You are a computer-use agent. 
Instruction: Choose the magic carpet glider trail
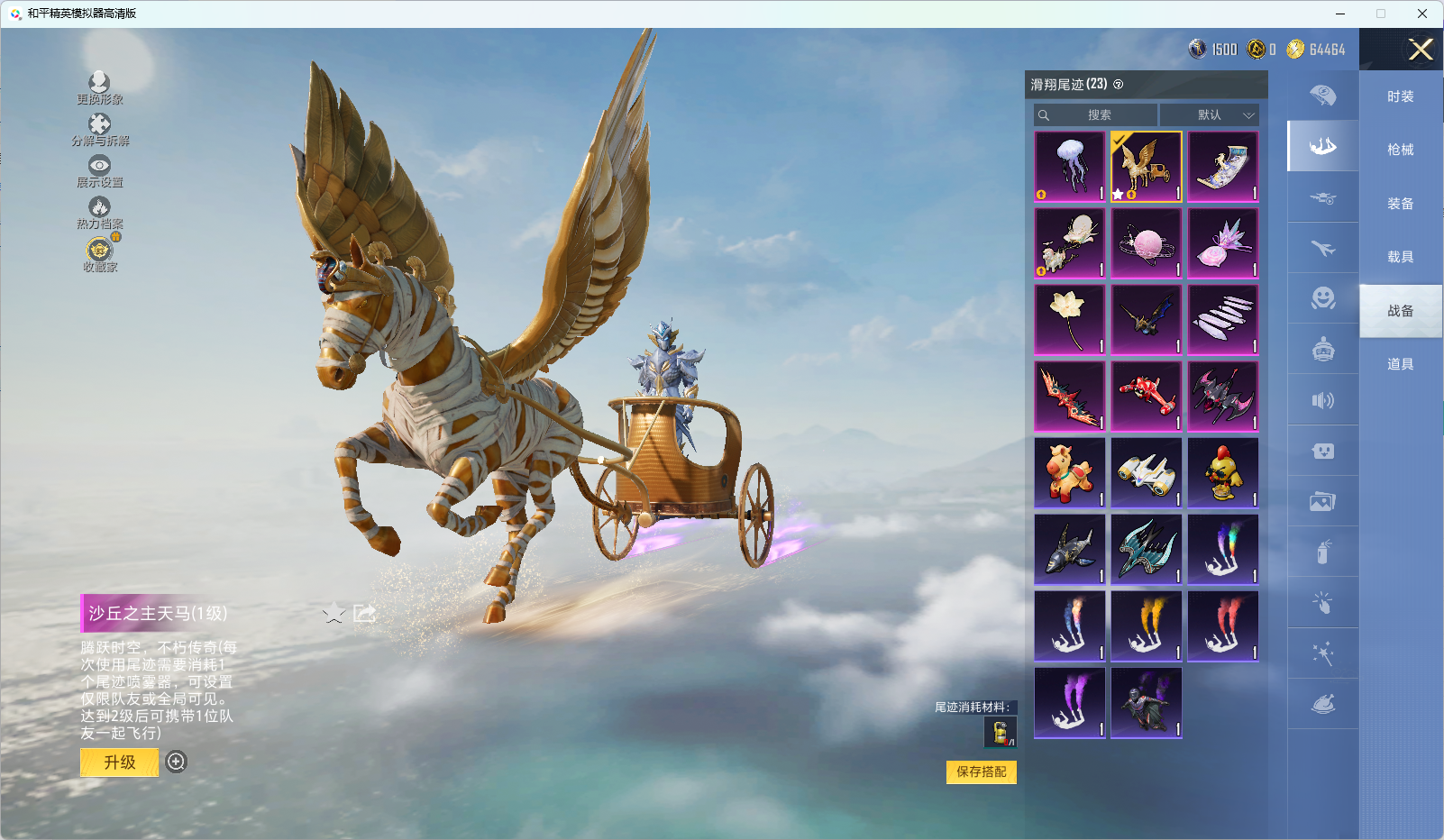tap(1223, 167)
